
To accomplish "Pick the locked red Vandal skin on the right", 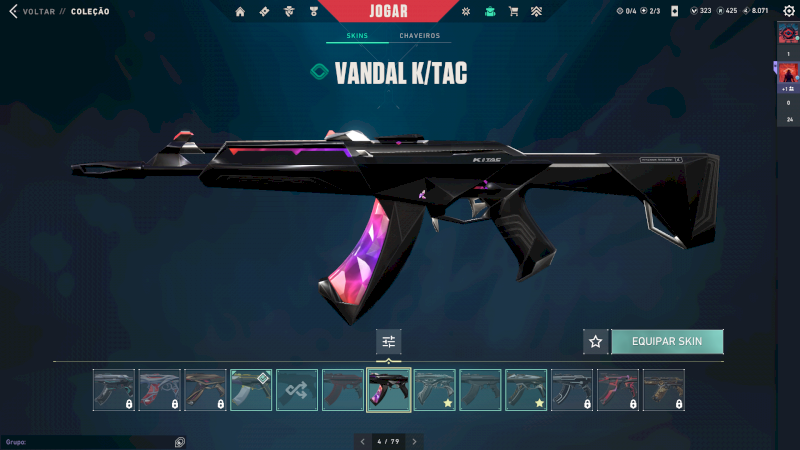I will 618,390.
